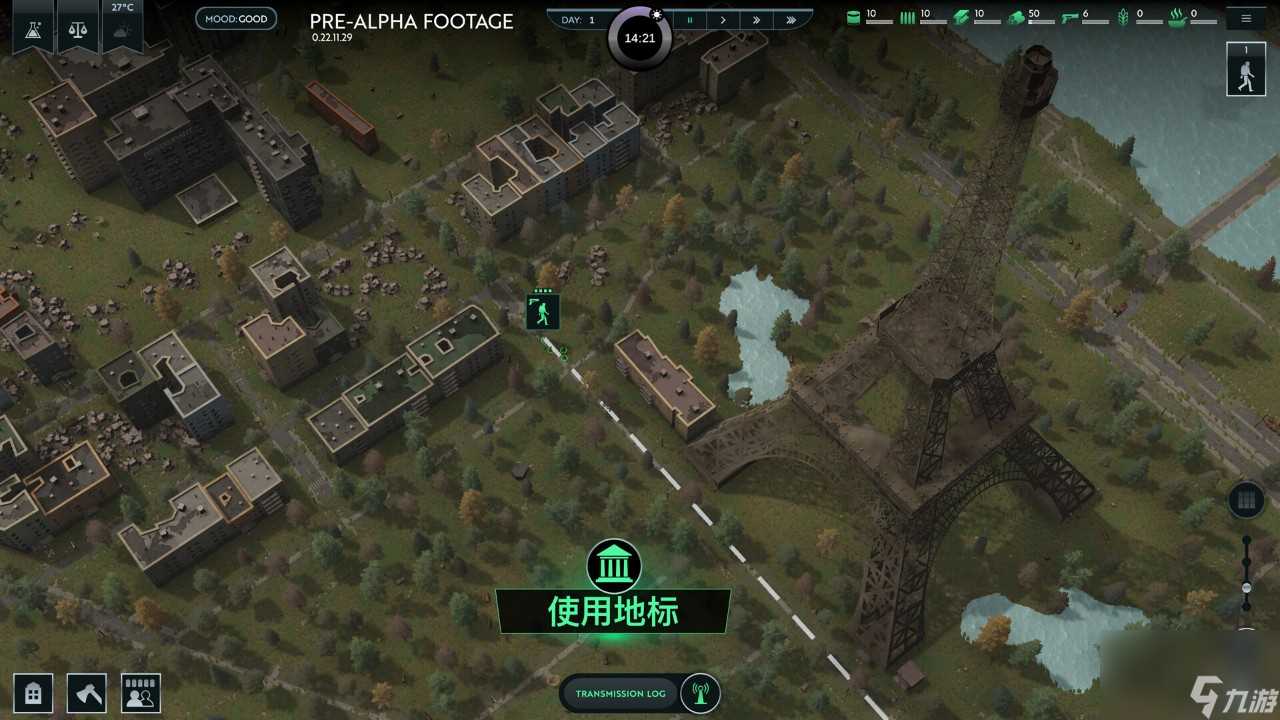Screen dimensions: 1280x720
Task: Select the green scout figure on the map
Action: 541,311
